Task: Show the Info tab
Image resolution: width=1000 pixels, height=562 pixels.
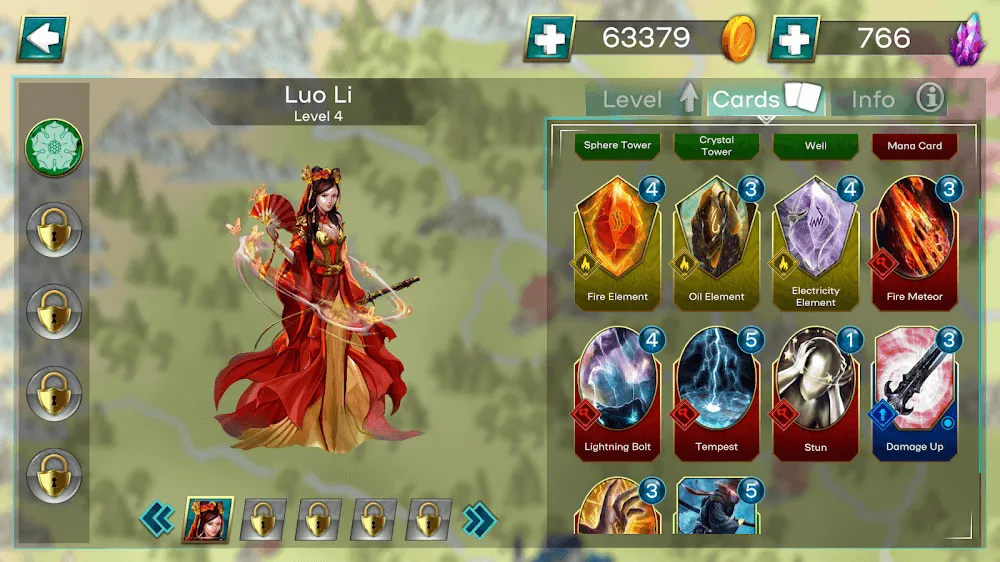Action: pyautogui.click(x=889, y=99)
